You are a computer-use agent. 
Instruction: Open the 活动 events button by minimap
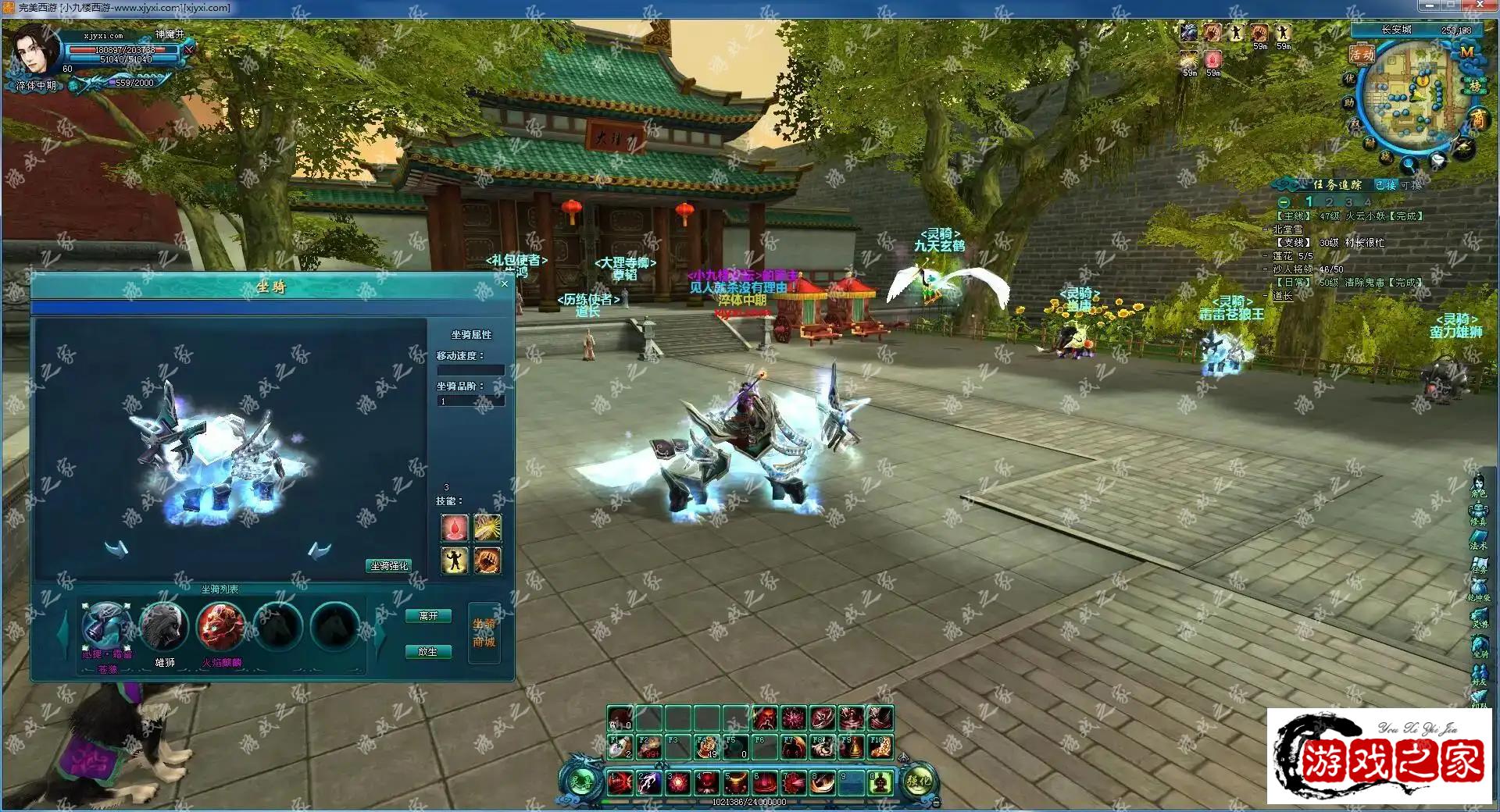point(1362,54)
